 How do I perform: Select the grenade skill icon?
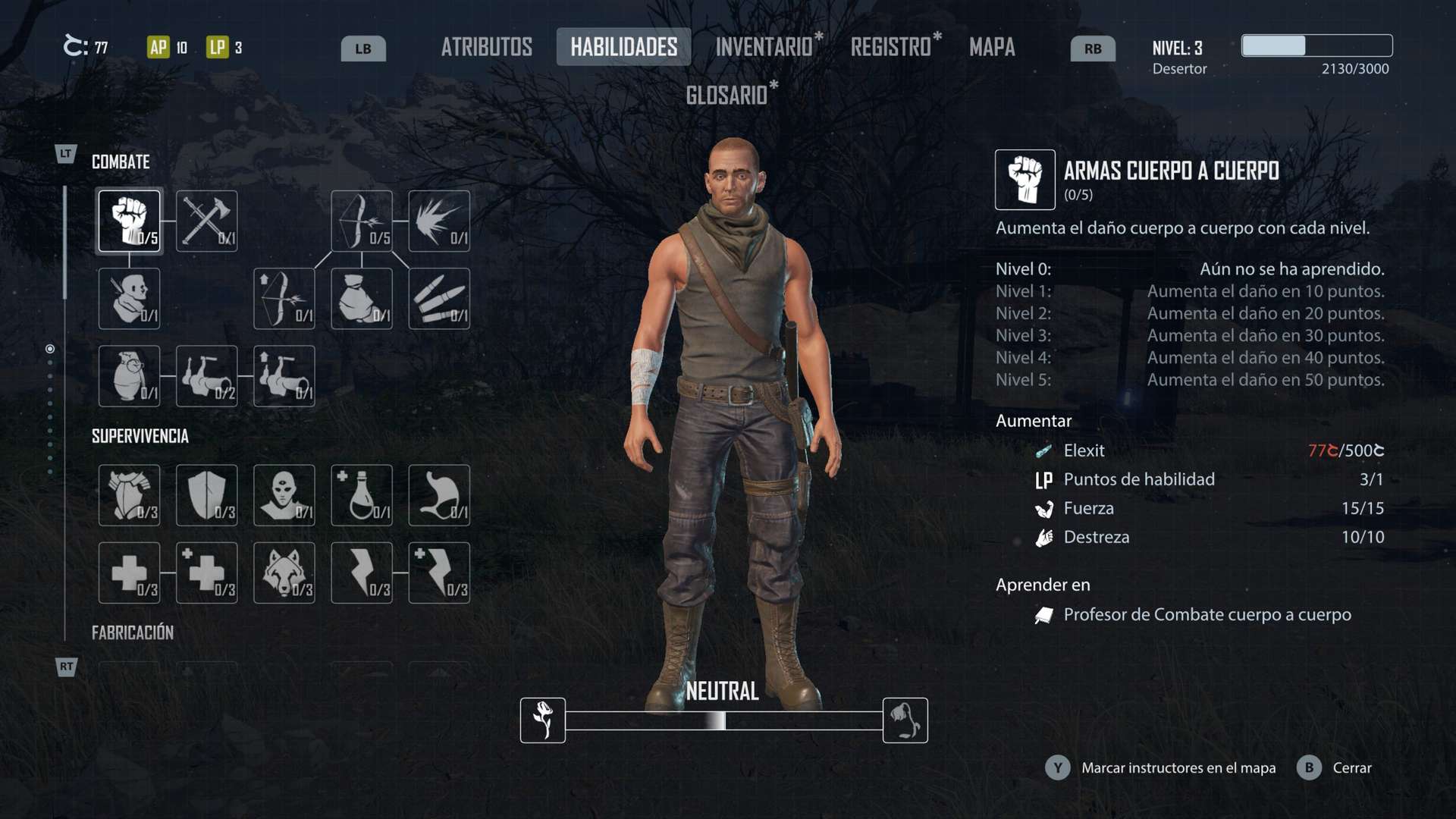pyautogui.click(x=130, y=376)
